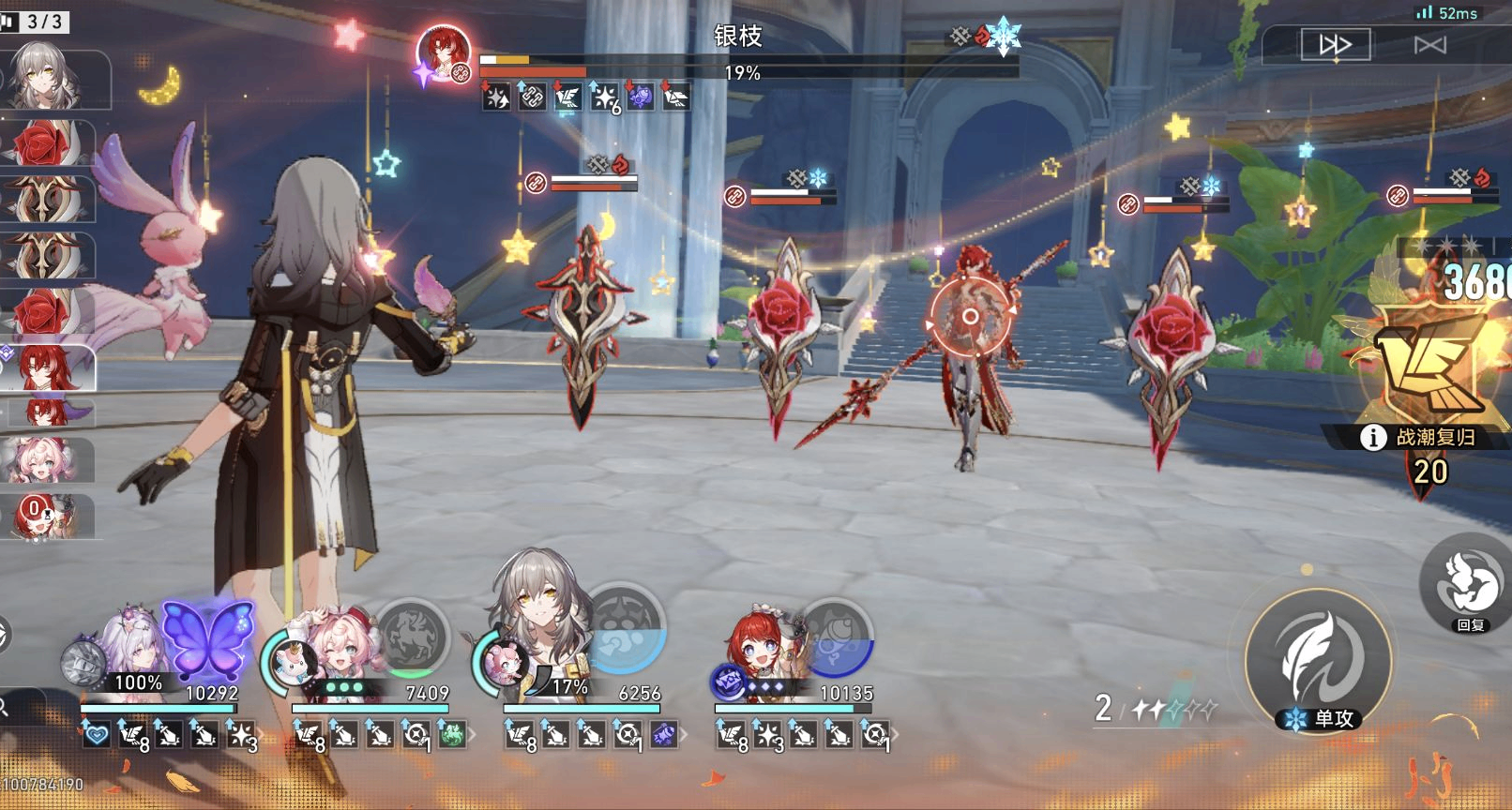The height and width of the screenshot is (810, 1512).
Task: Click the gray-haired portrait heading the turn order
Action: click(x=45, y=75)
